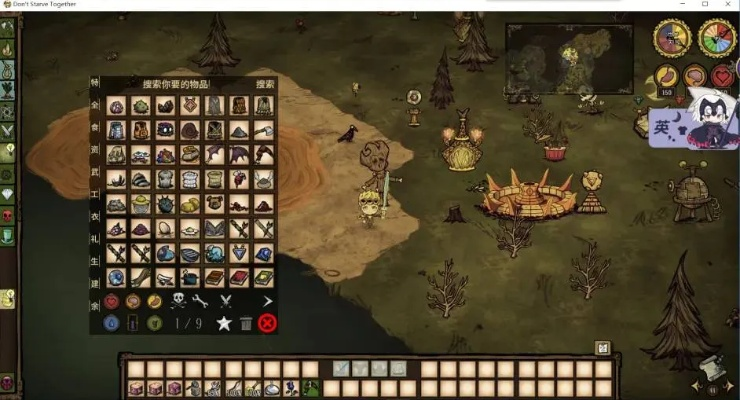Select the green backpack slot in the inventory bar
Screen dimensions: 740x400
pyautogui.click(x=311, y=388)
